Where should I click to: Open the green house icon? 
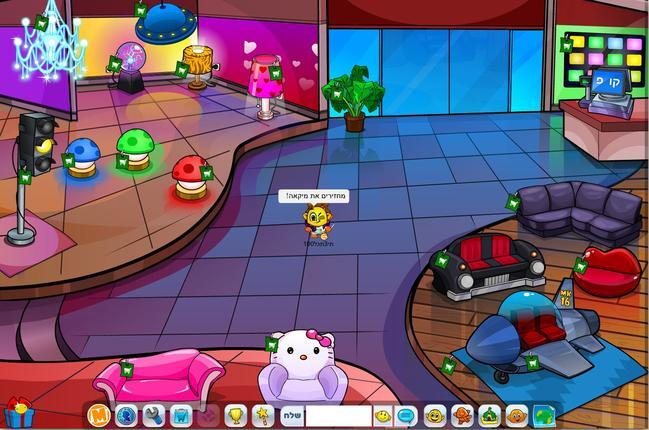[x=490, y=414]
